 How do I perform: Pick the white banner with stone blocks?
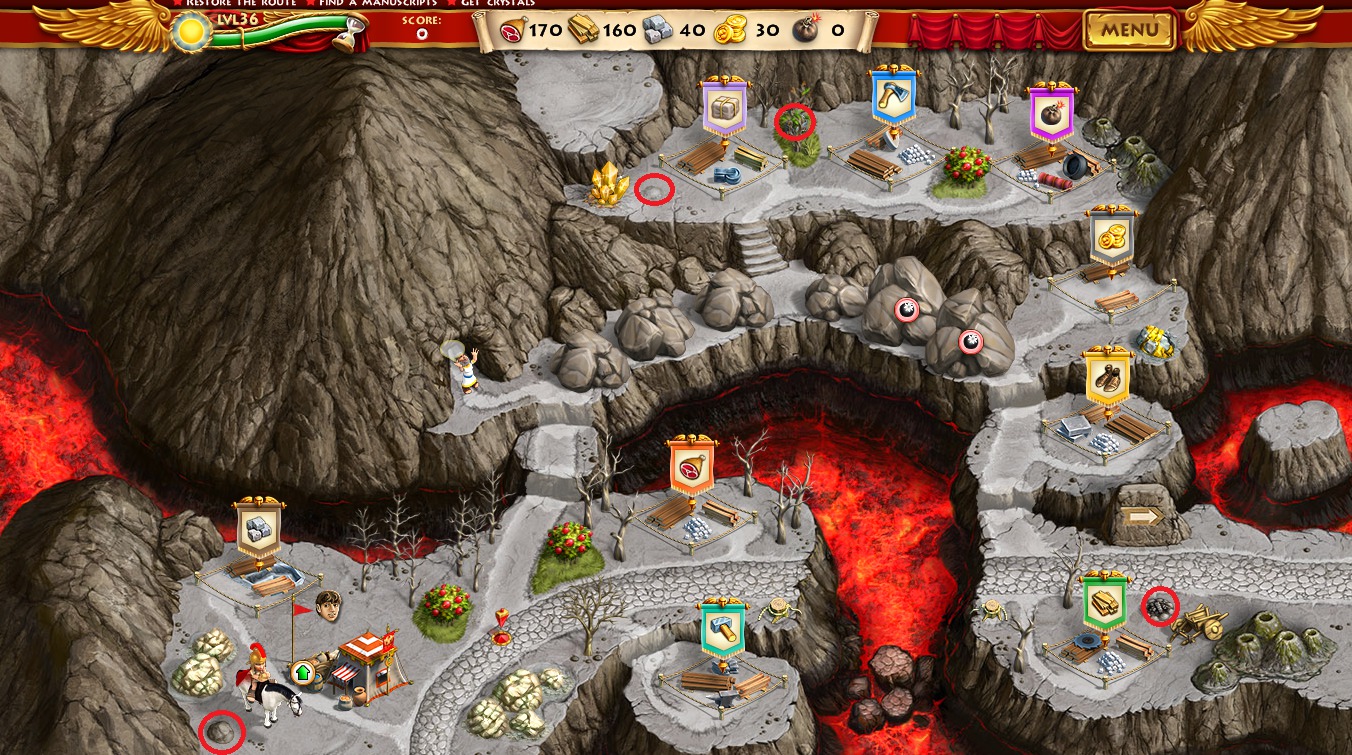point(259,528)
